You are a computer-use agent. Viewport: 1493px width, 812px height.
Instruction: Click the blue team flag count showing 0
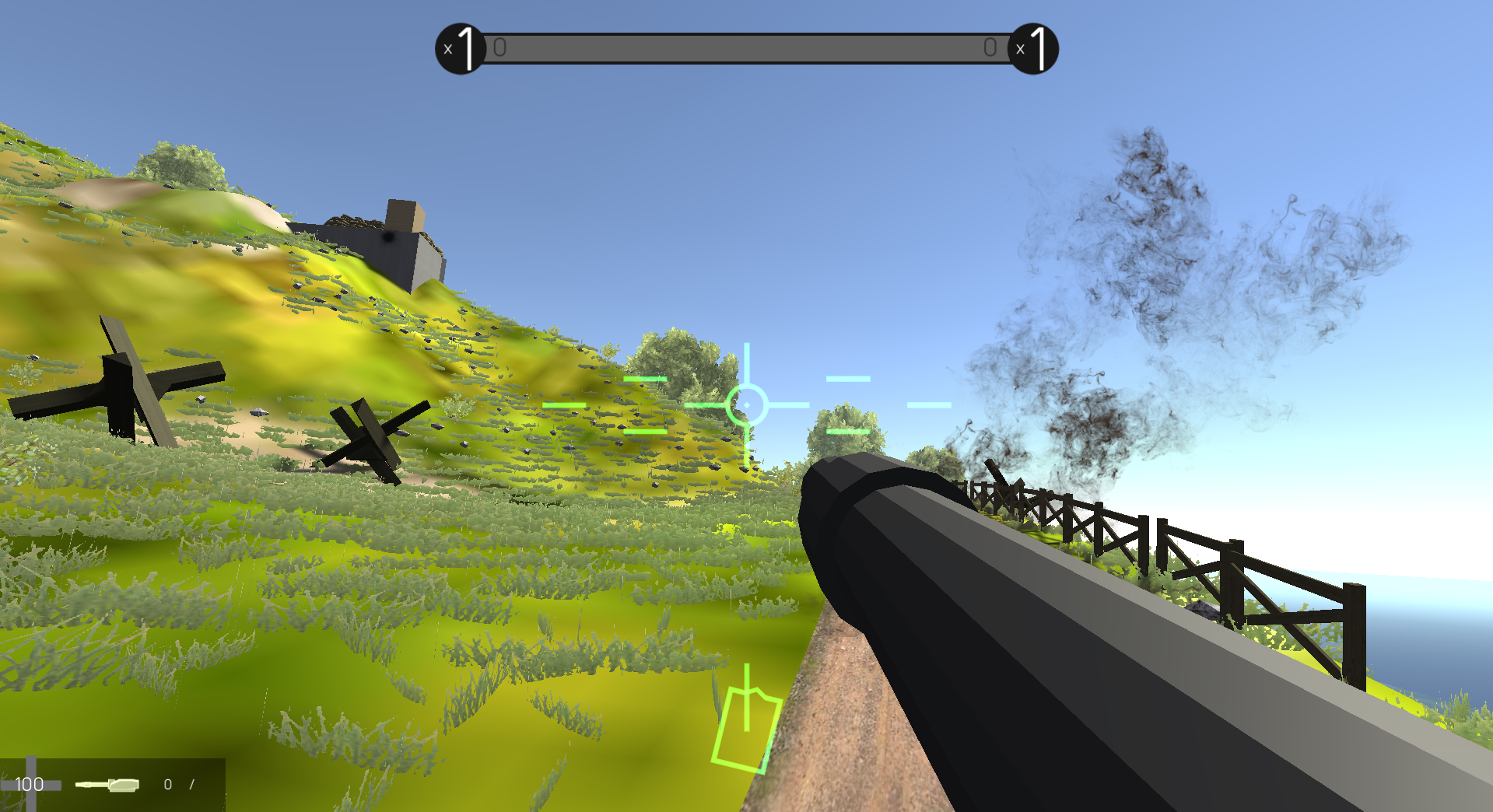pyautogui.click(x=500, y=47)
